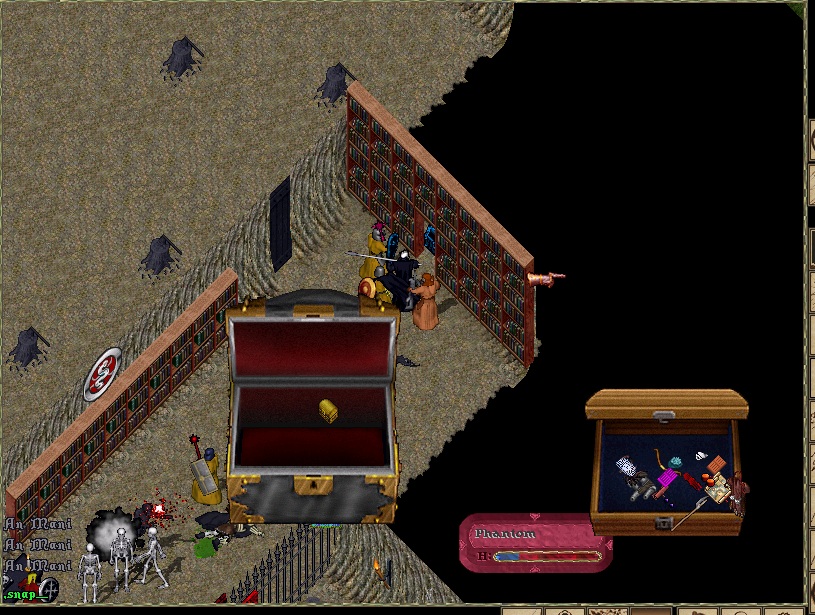Select the gray plate armor piece
Image resolution: width=815 pixels, height=615 pixels.
tap(641, 487)
